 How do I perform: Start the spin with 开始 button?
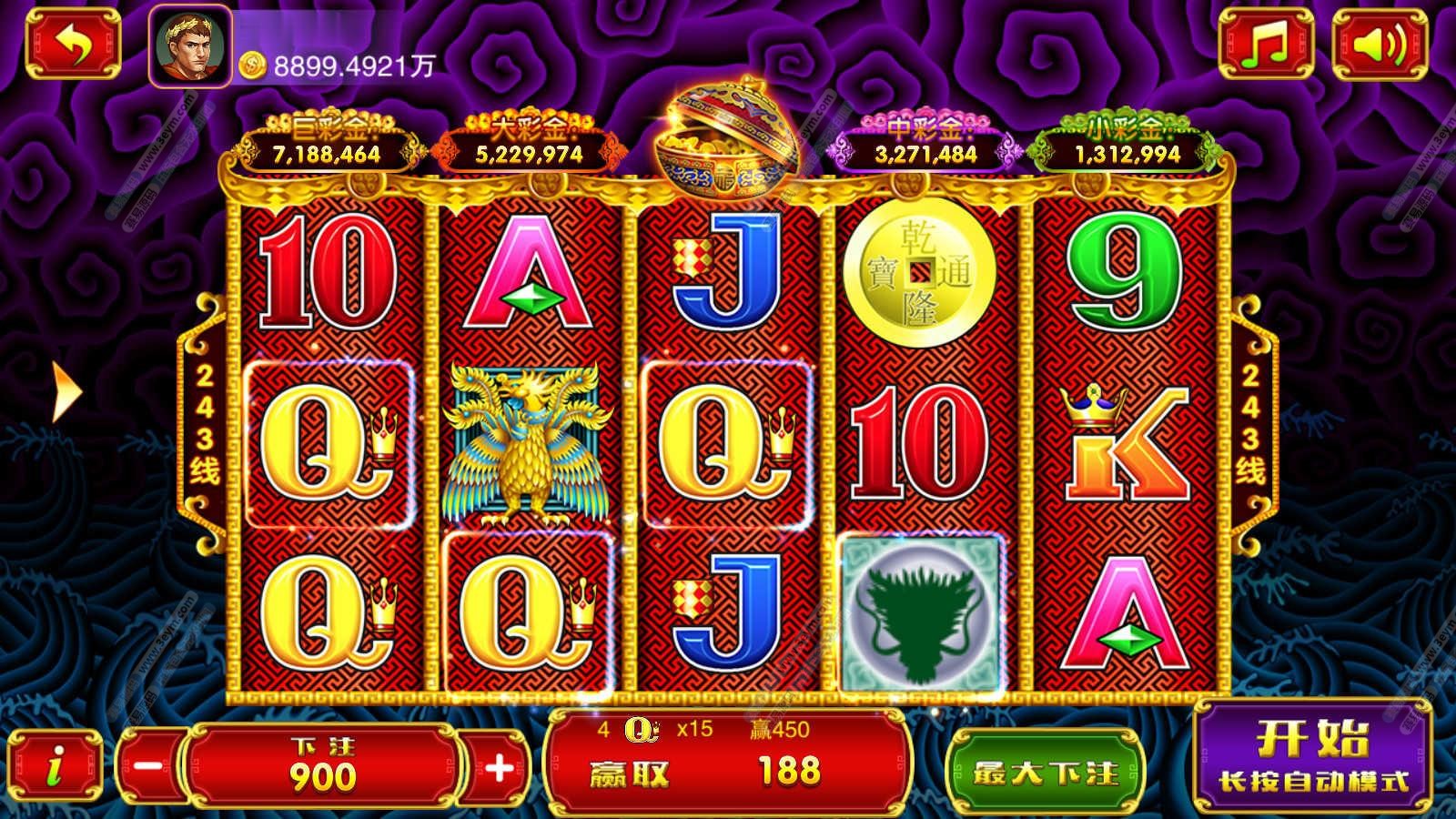[x=1312, y=755]
